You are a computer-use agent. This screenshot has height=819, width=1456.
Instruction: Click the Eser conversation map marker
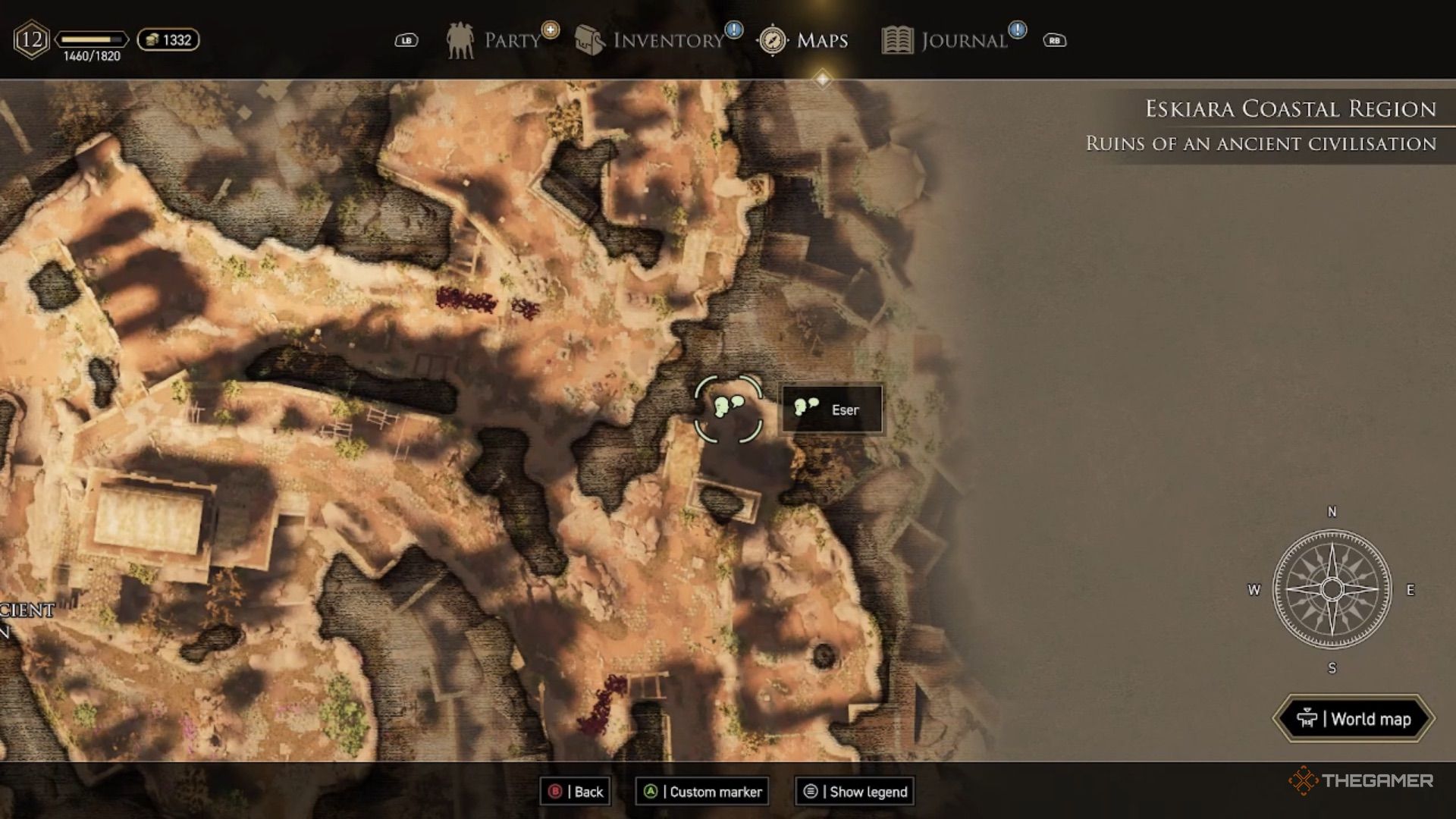728,408
